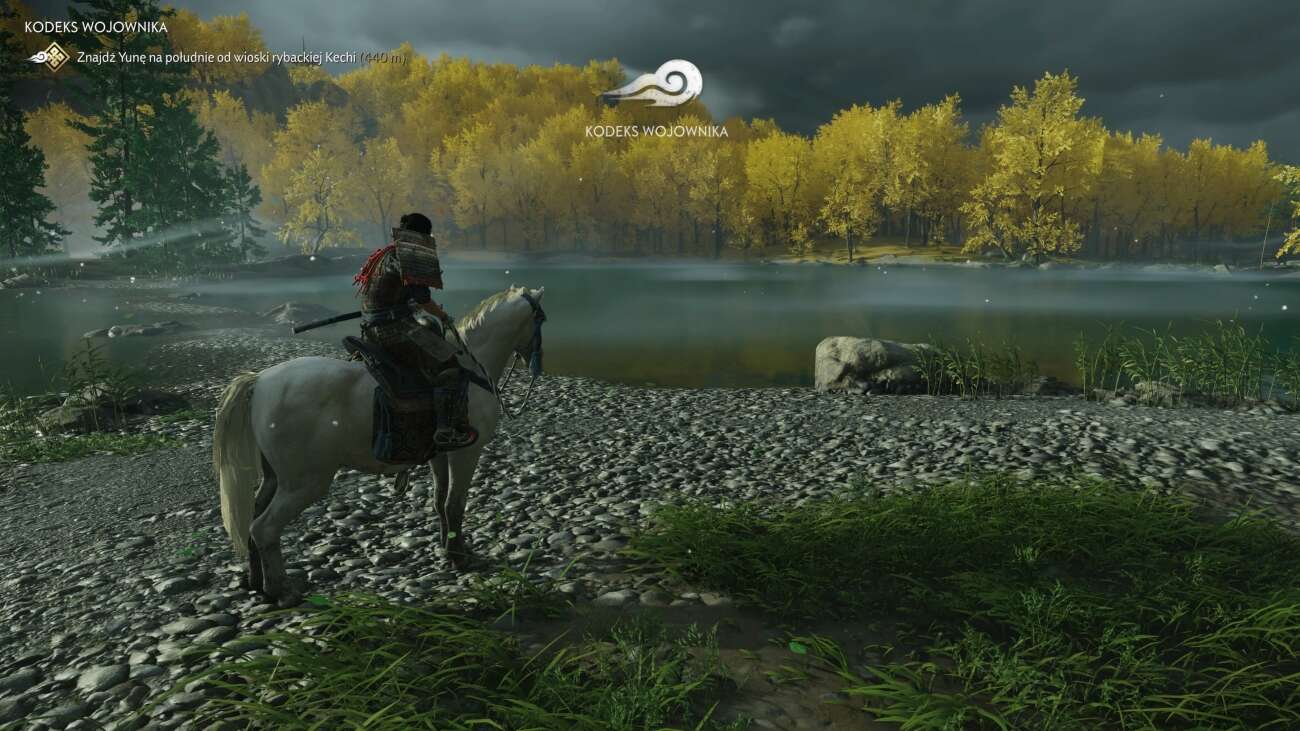Open the objective to find Yuna

pos(216,58)
